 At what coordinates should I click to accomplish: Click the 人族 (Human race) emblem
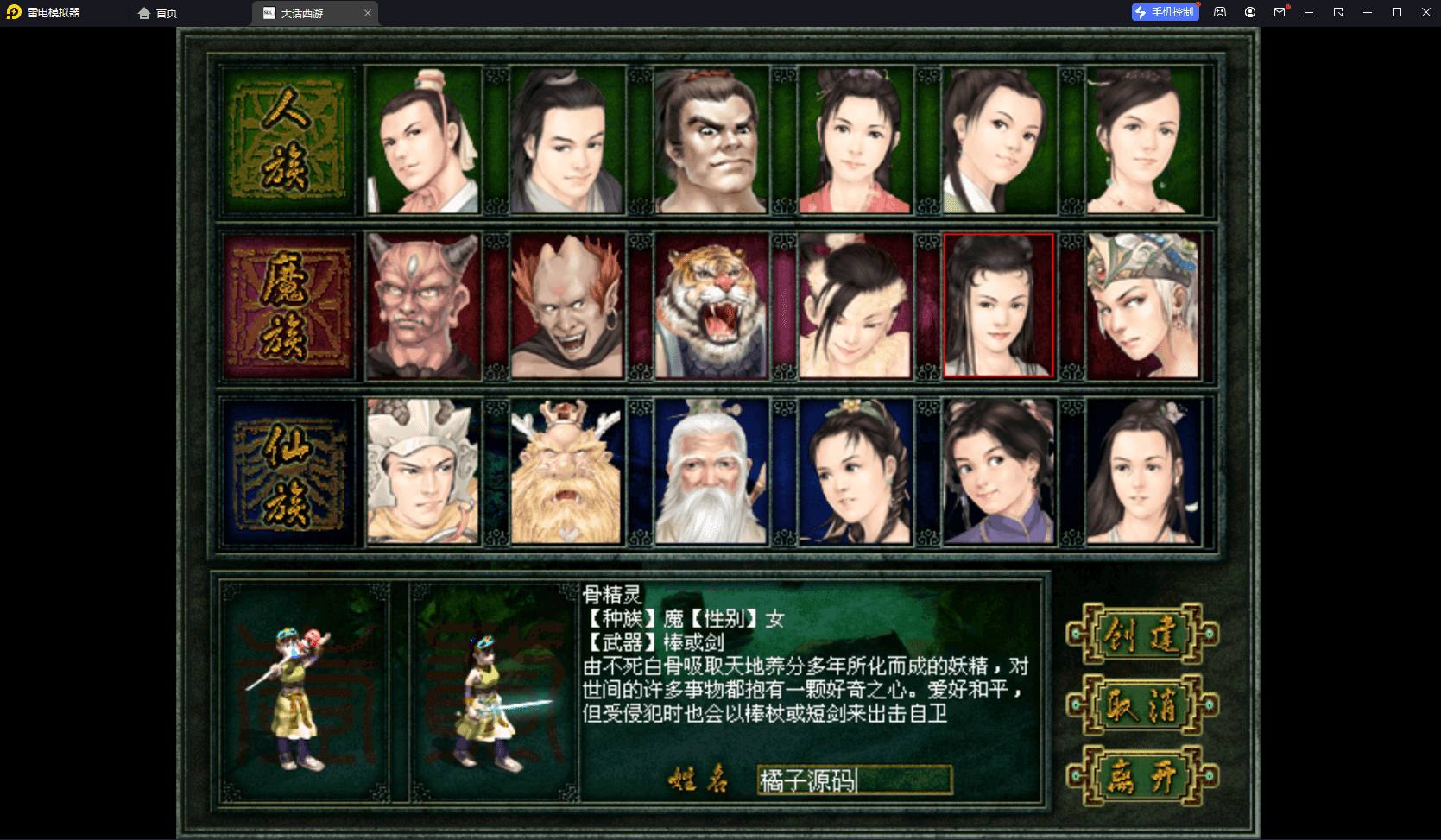[x=287, y=141]
